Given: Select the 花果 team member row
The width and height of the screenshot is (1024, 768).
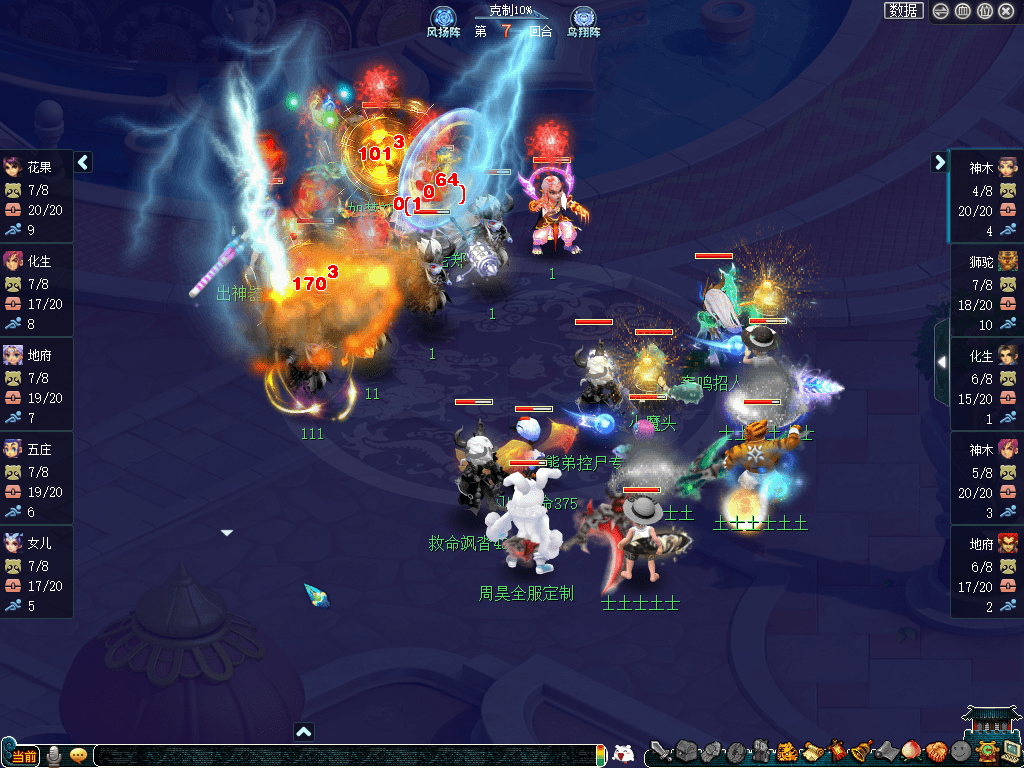Looking at the screenshot, I should (x=36, y=196).
